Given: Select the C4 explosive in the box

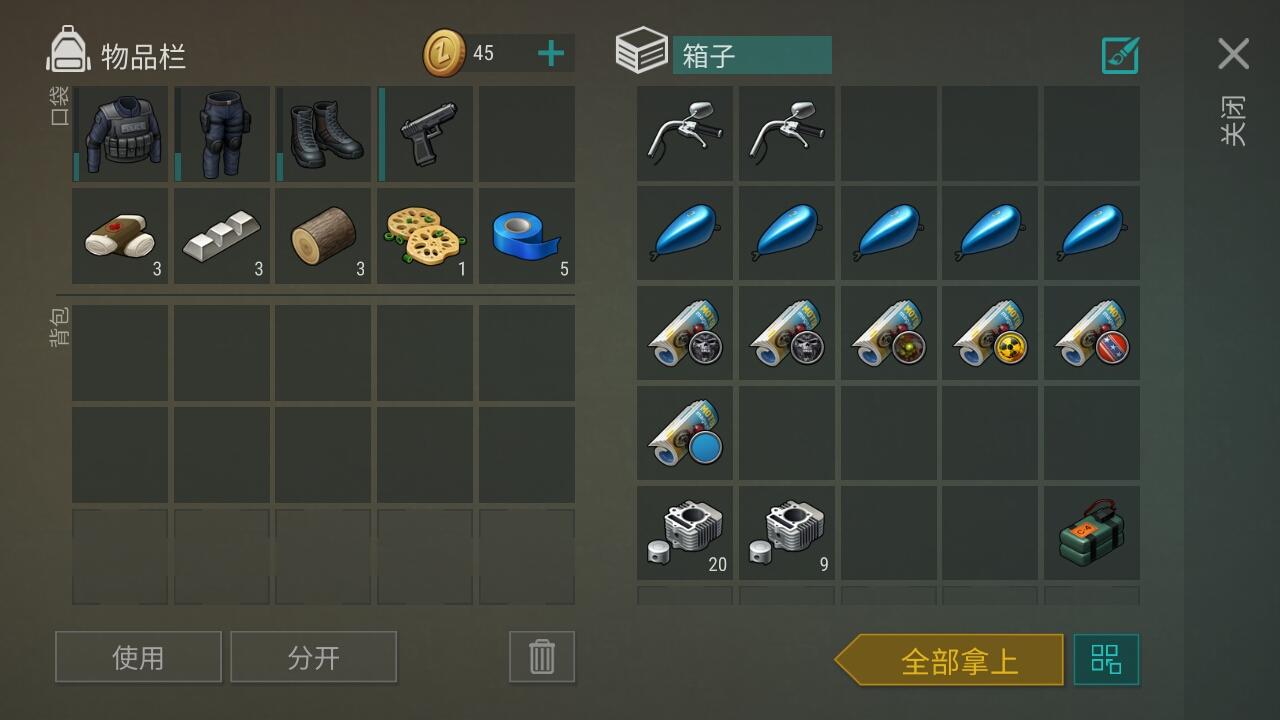Looking at the screenshot, I should [x=1091, y=532].
